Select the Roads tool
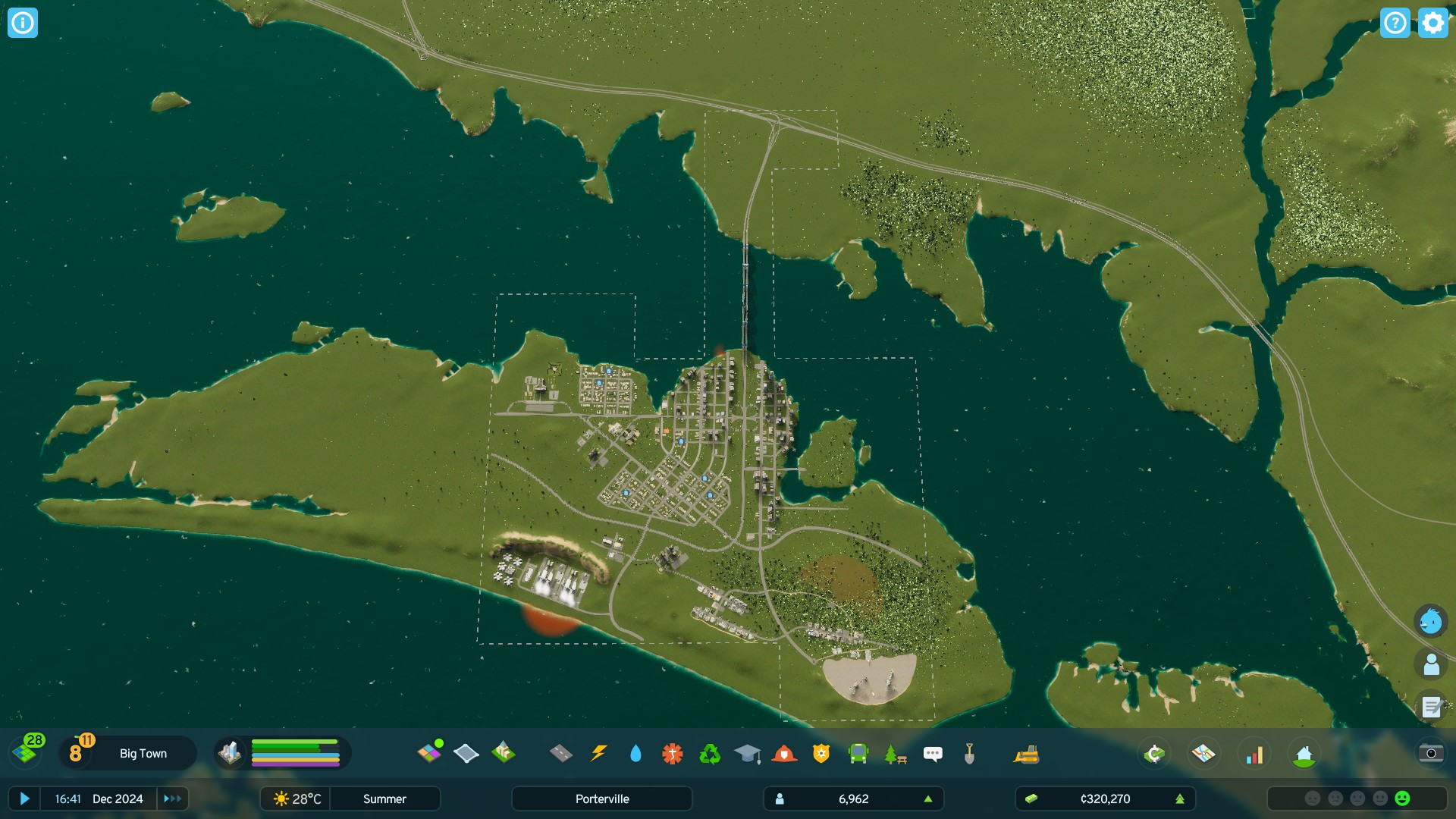 click(562, 753)
